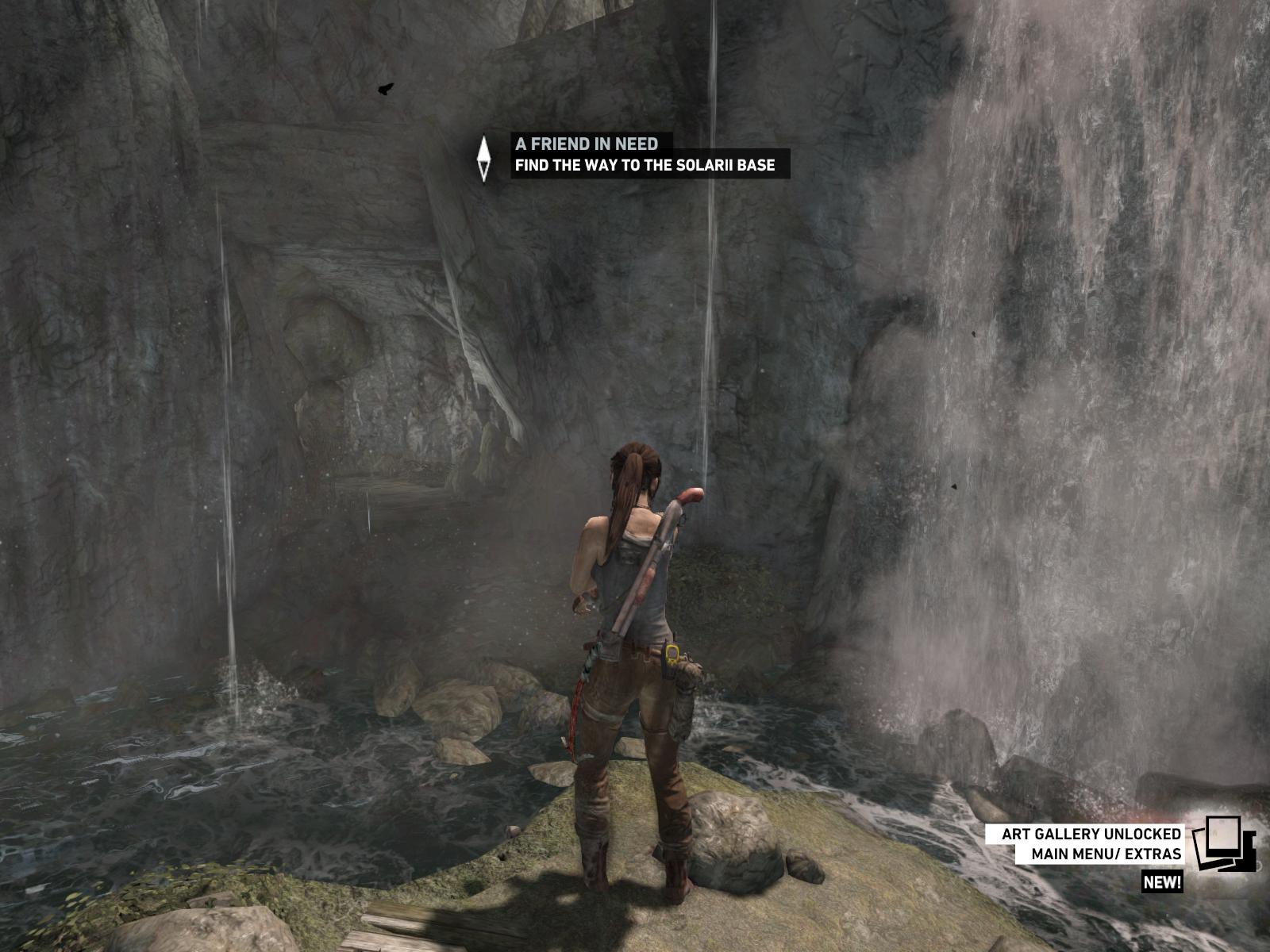Click the diamond objective waypoint marker
The width and height of the screenshot is (1270, 952).
[483, 158]
